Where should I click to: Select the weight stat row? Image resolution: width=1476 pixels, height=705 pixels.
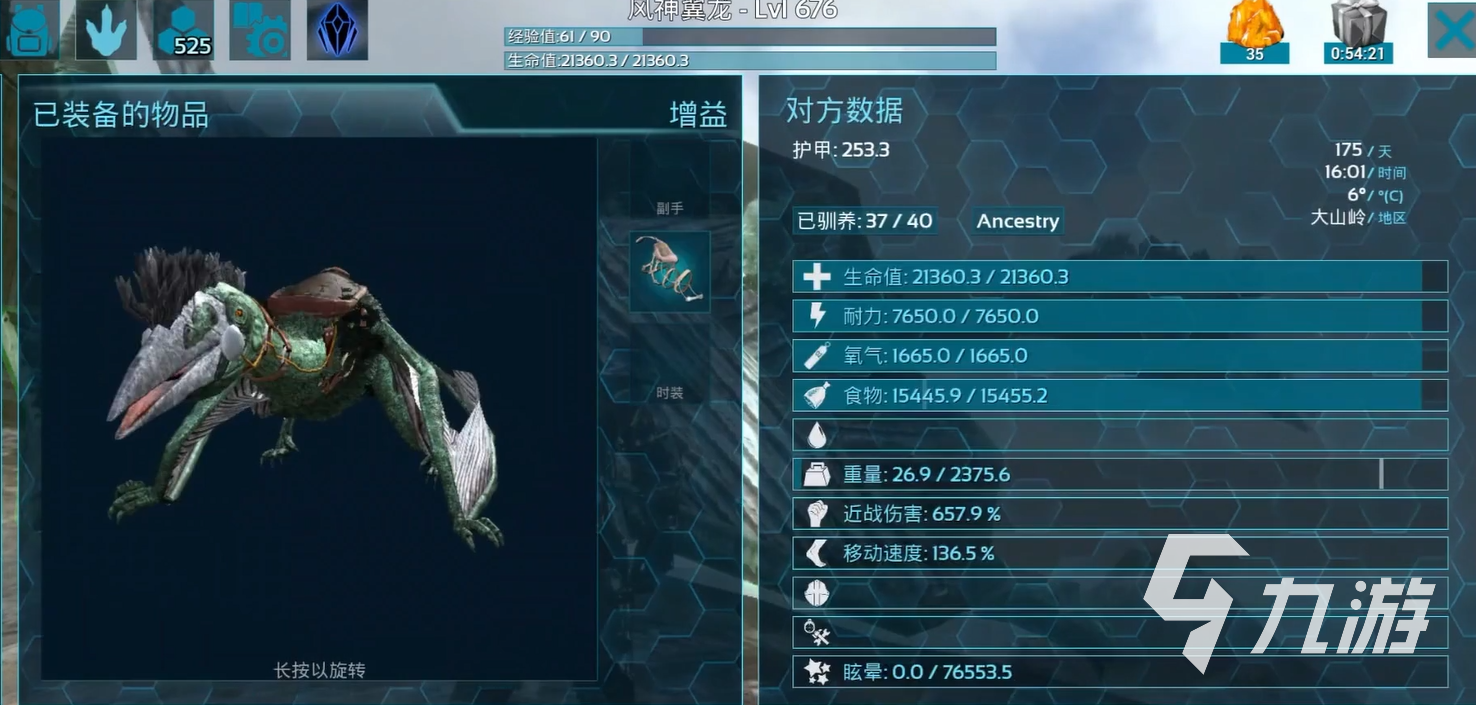tap(1119, 474)
